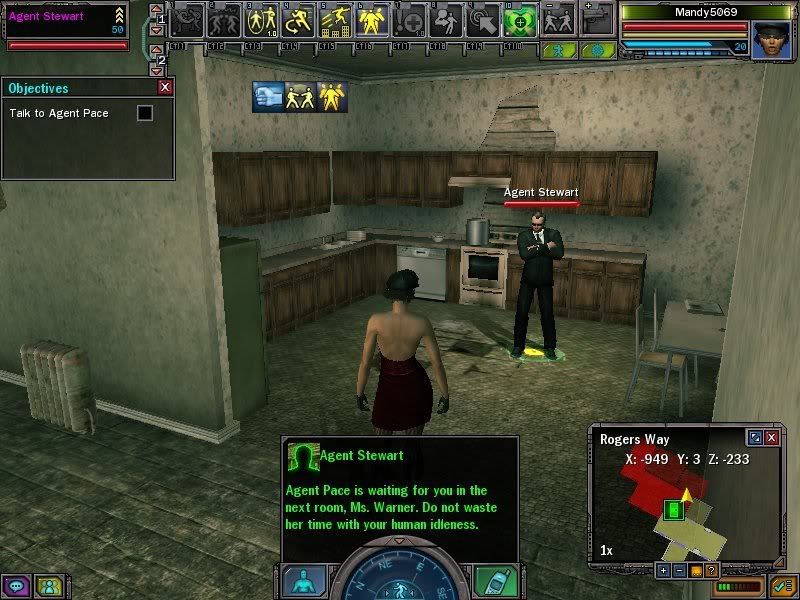The image size is (800, 600).
Task: Zoom out the minimap with minus button
Action: pyautogui.click(x=679, y=570)
